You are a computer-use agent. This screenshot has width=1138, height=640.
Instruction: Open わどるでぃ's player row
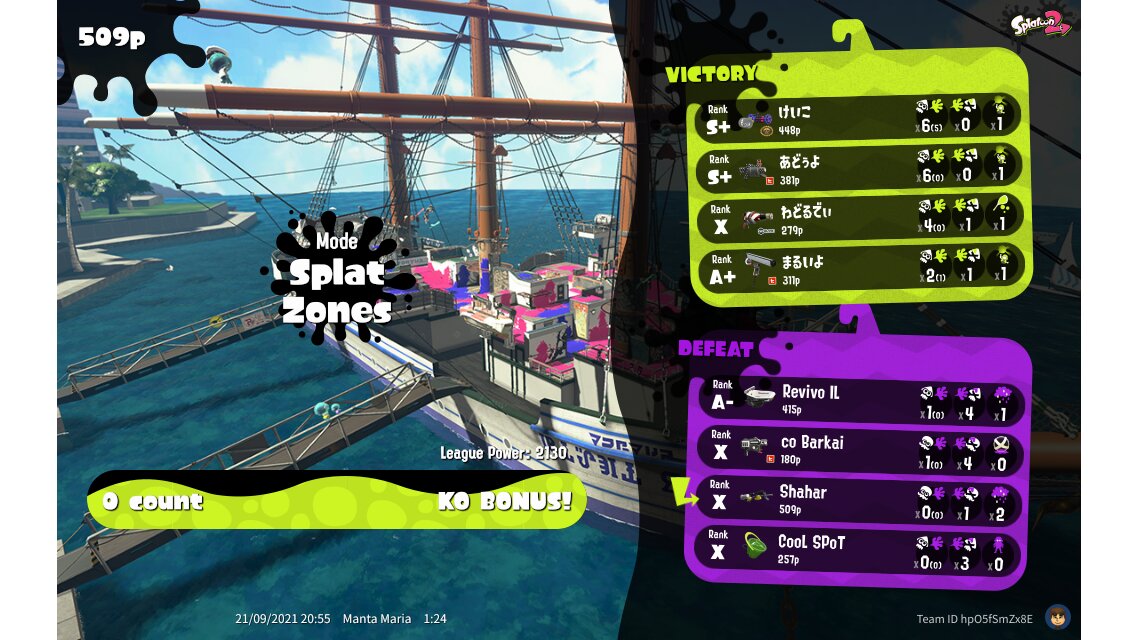coord(860,218)
